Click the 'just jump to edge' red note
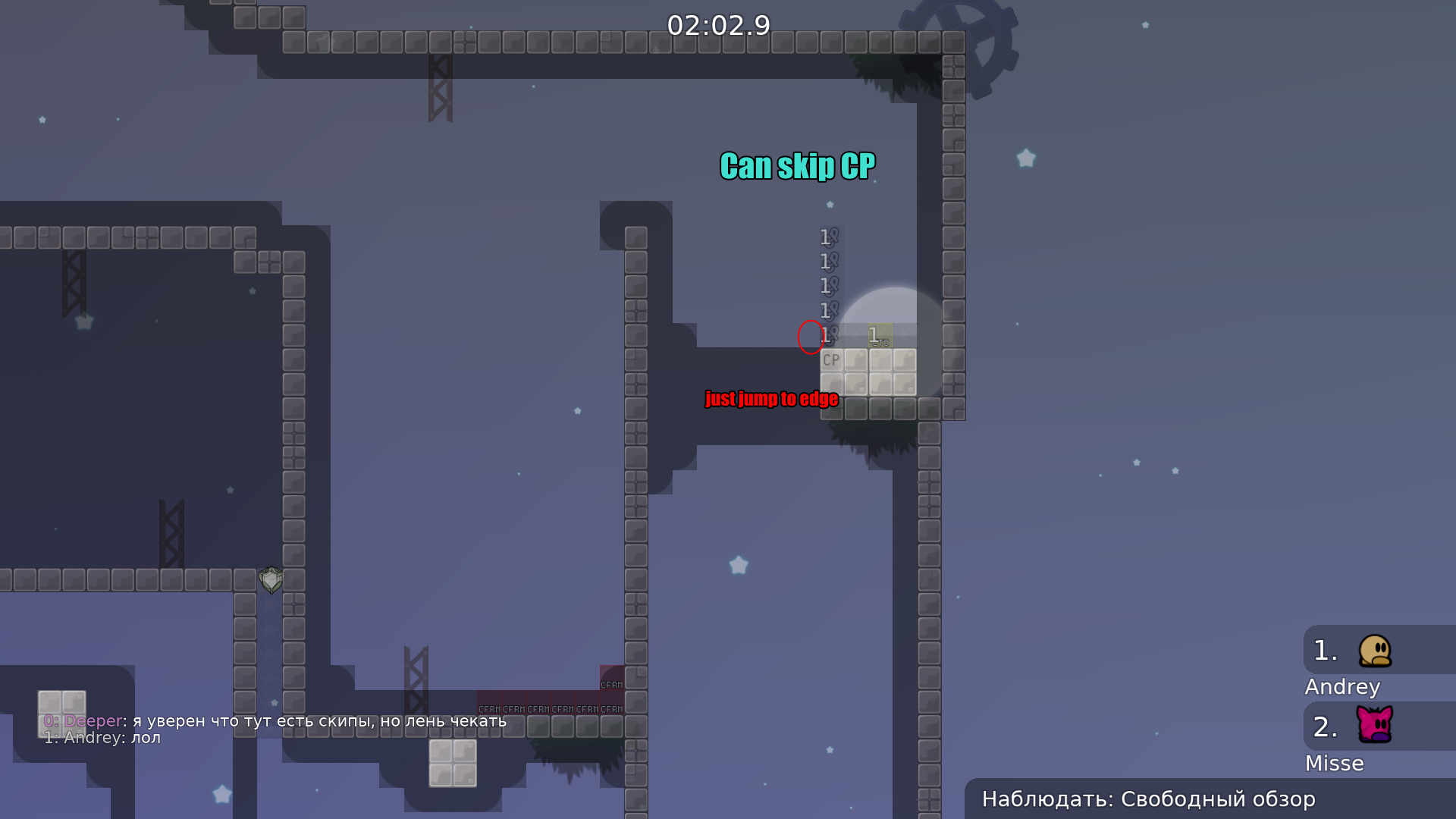Viewport: 1456px width, 819px height. coord(771,399)
